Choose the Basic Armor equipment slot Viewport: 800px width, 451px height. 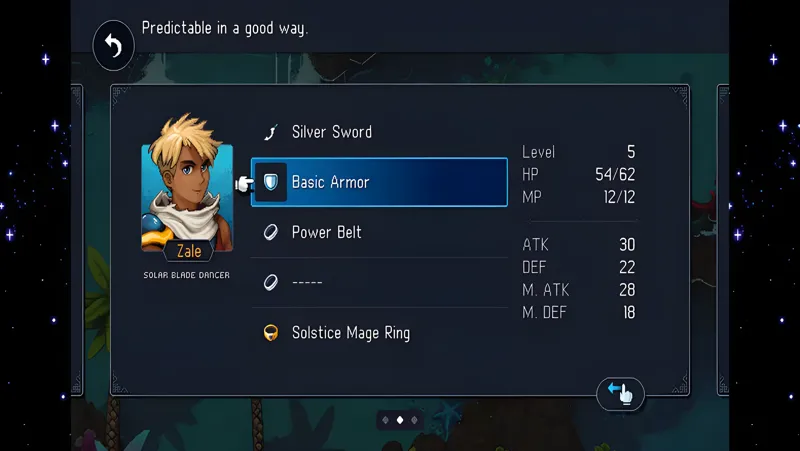379,182
